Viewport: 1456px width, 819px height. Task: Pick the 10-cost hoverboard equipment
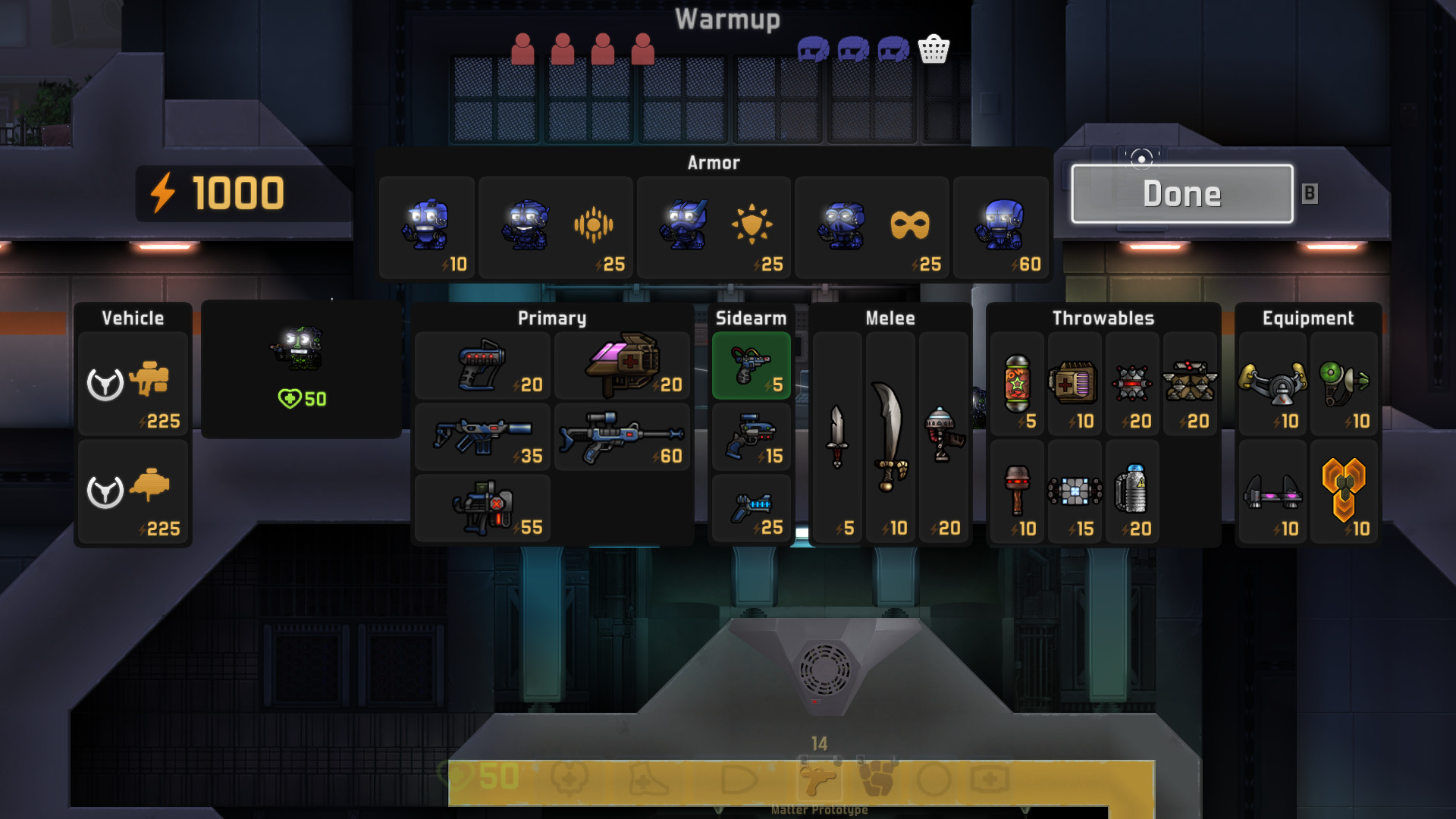[1272, 493]
